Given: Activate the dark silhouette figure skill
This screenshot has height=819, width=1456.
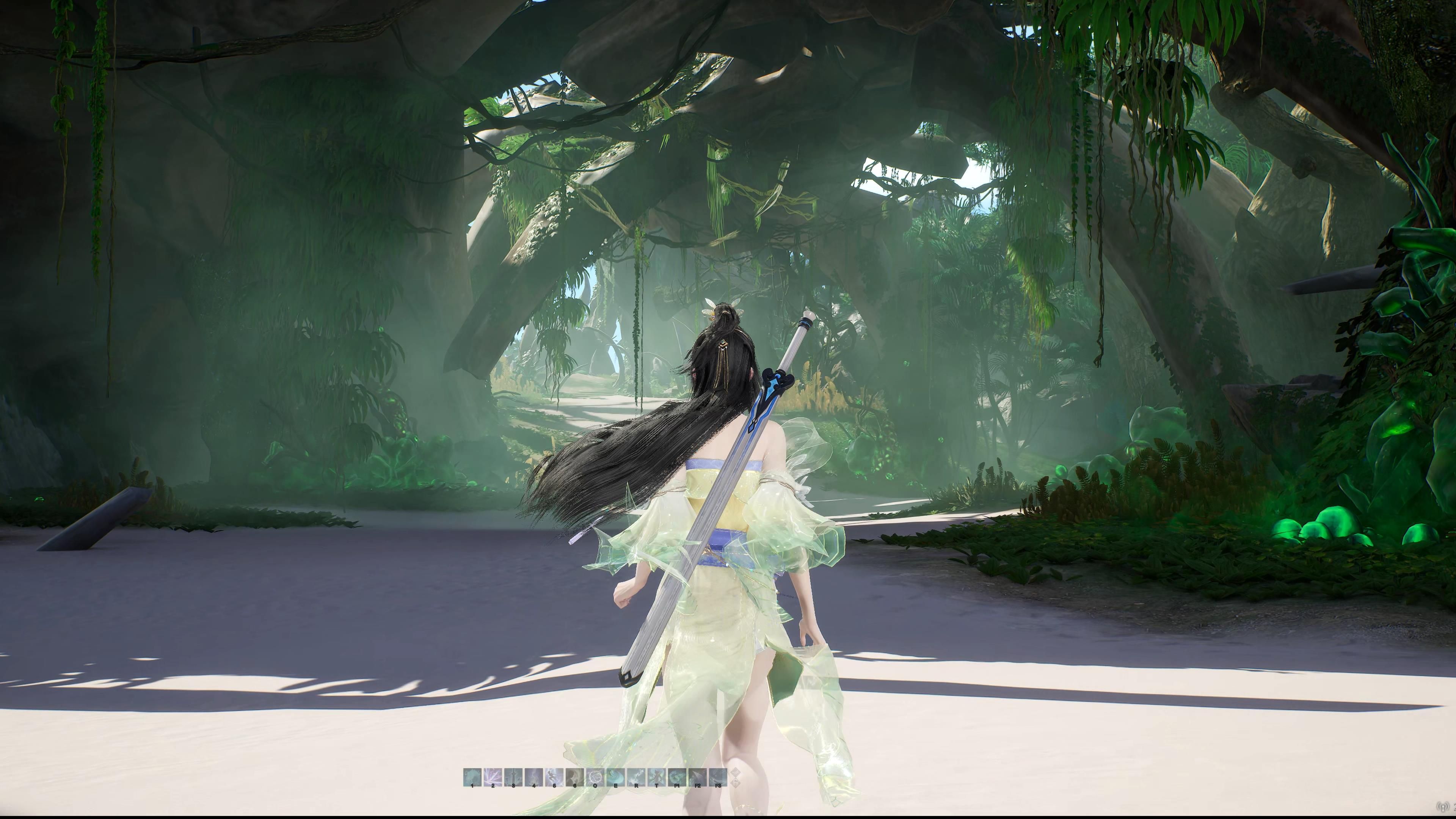Looking at the screenshot, I should [x=575, y=777].
